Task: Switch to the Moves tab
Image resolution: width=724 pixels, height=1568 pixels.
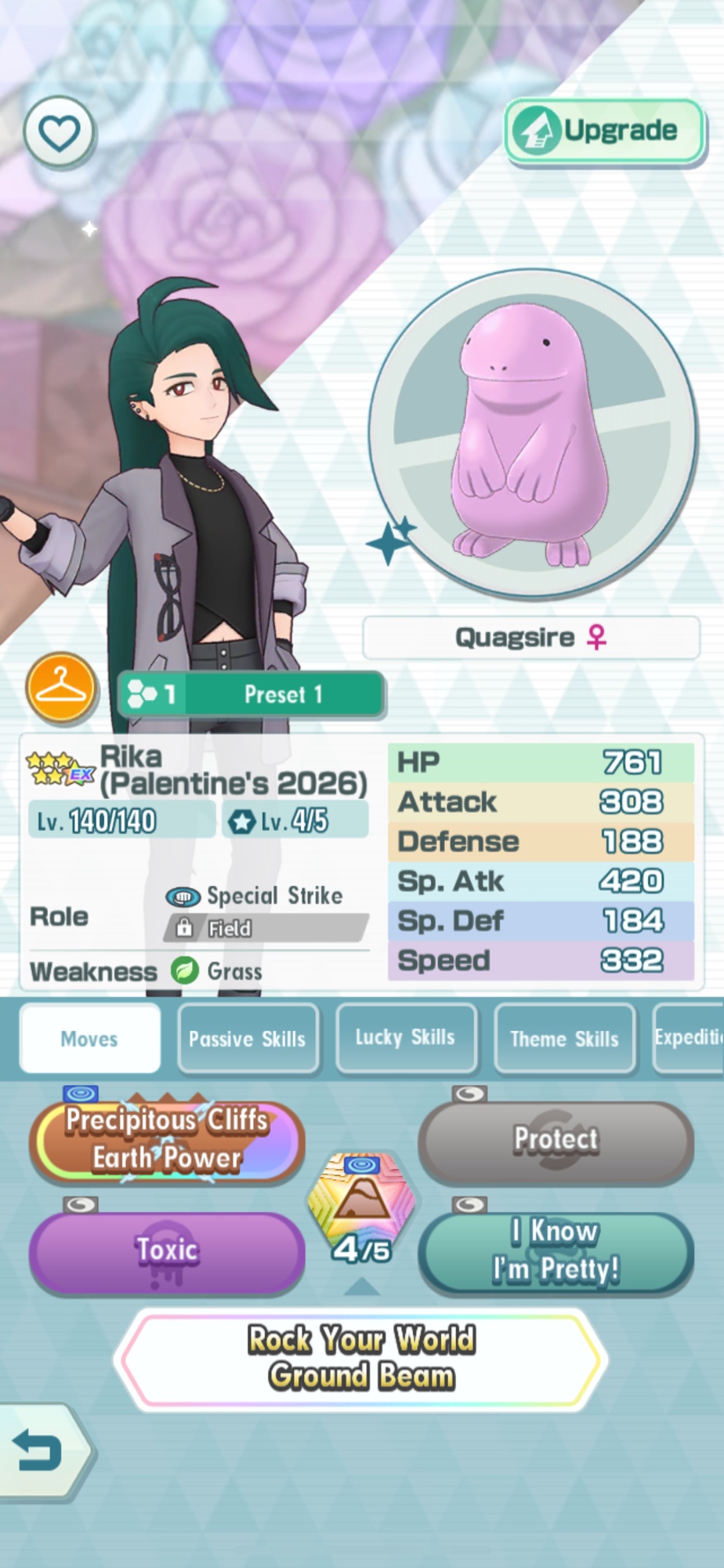Action: (89, 1039)
